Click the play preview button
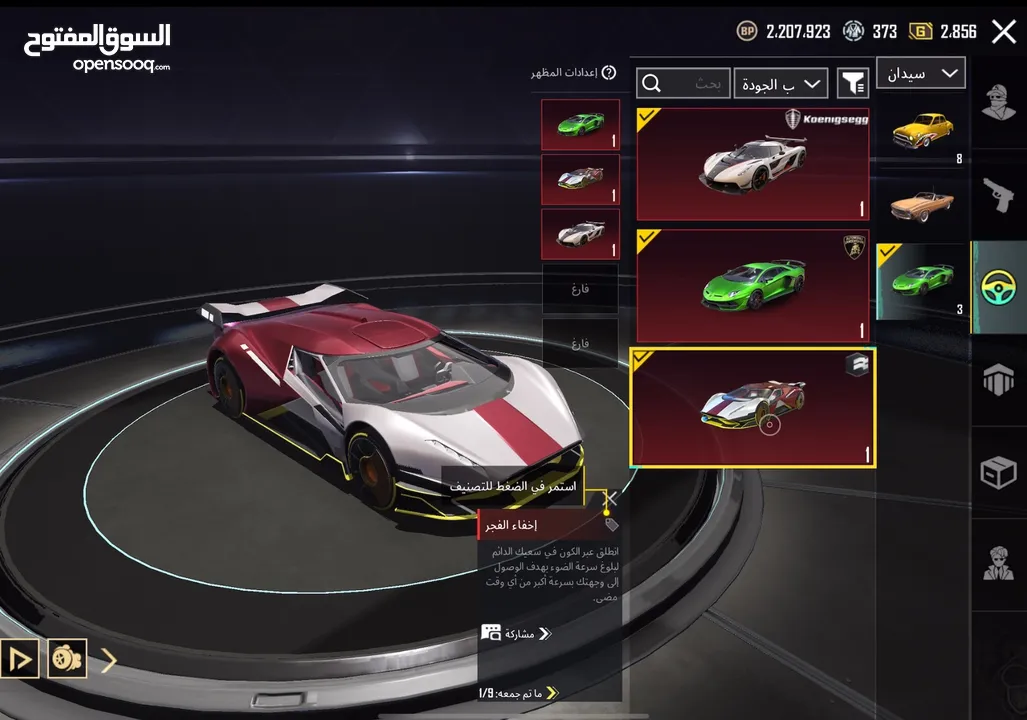 pyautogui.click(x=20, y=659)
